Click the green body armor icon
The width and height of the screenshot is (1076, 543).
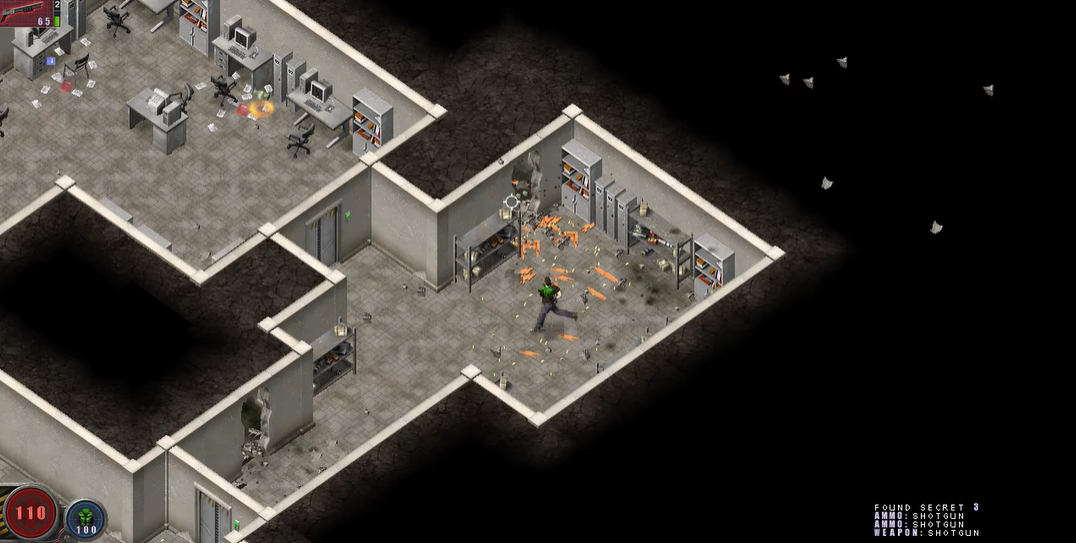(x=86, y=515)
